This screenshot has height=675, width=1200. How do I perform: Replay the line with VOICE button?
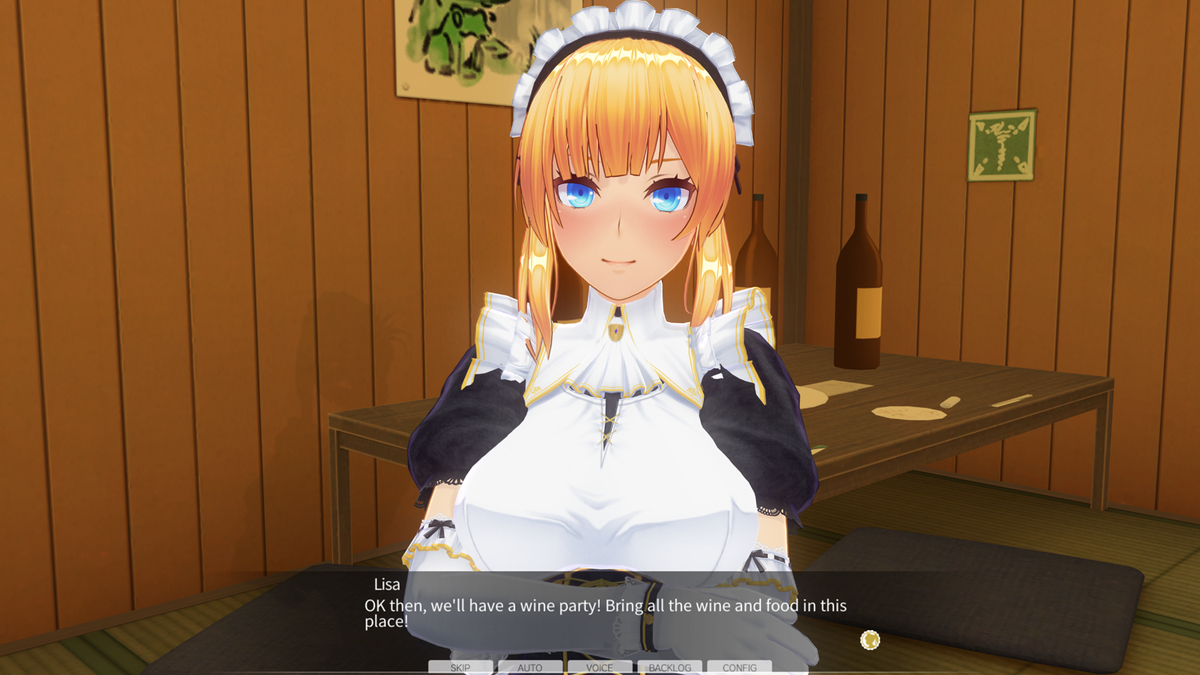600,667
